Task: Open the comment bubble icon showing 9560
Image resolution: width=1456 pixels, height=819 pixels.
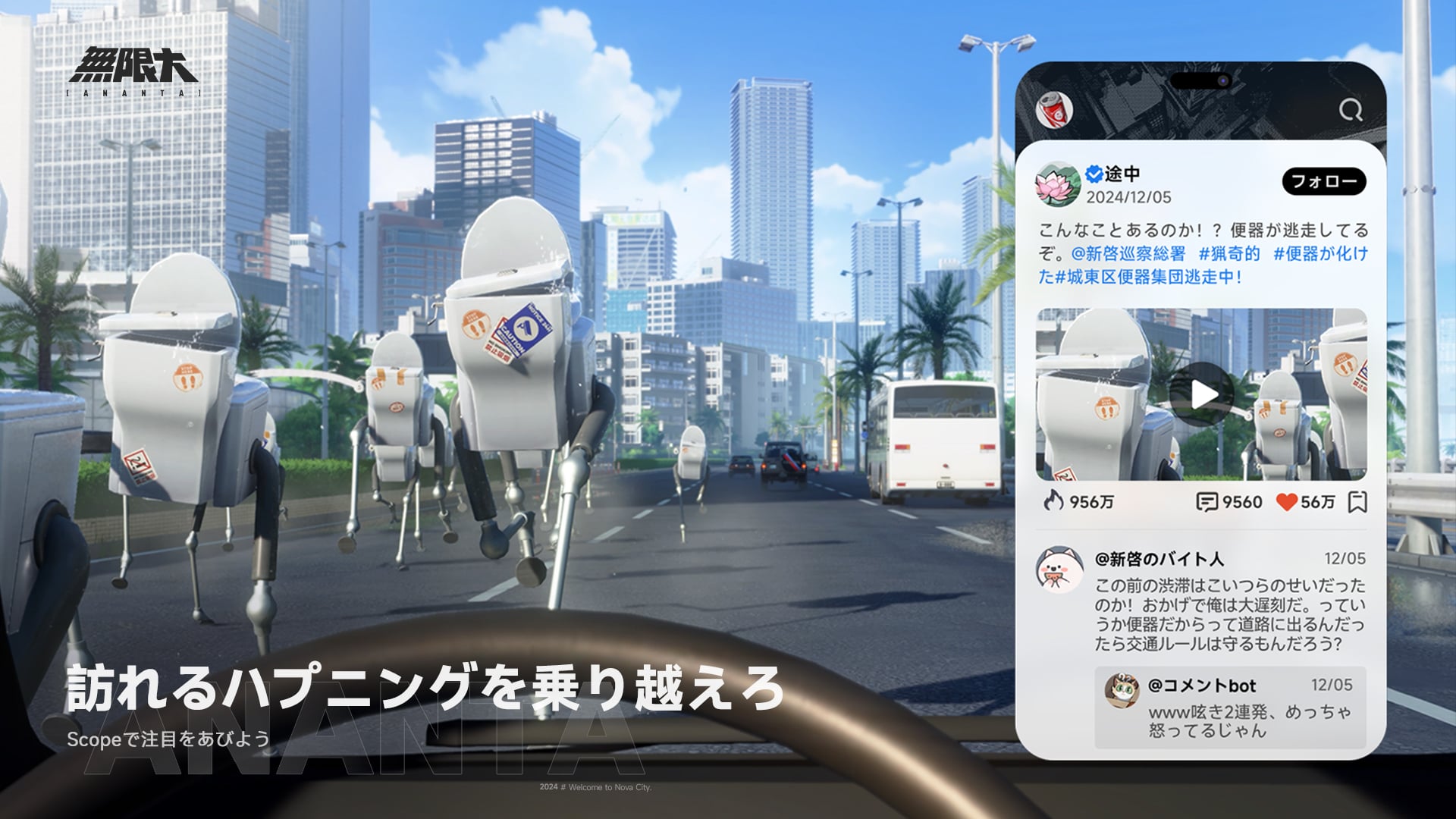Action: 1209,502
